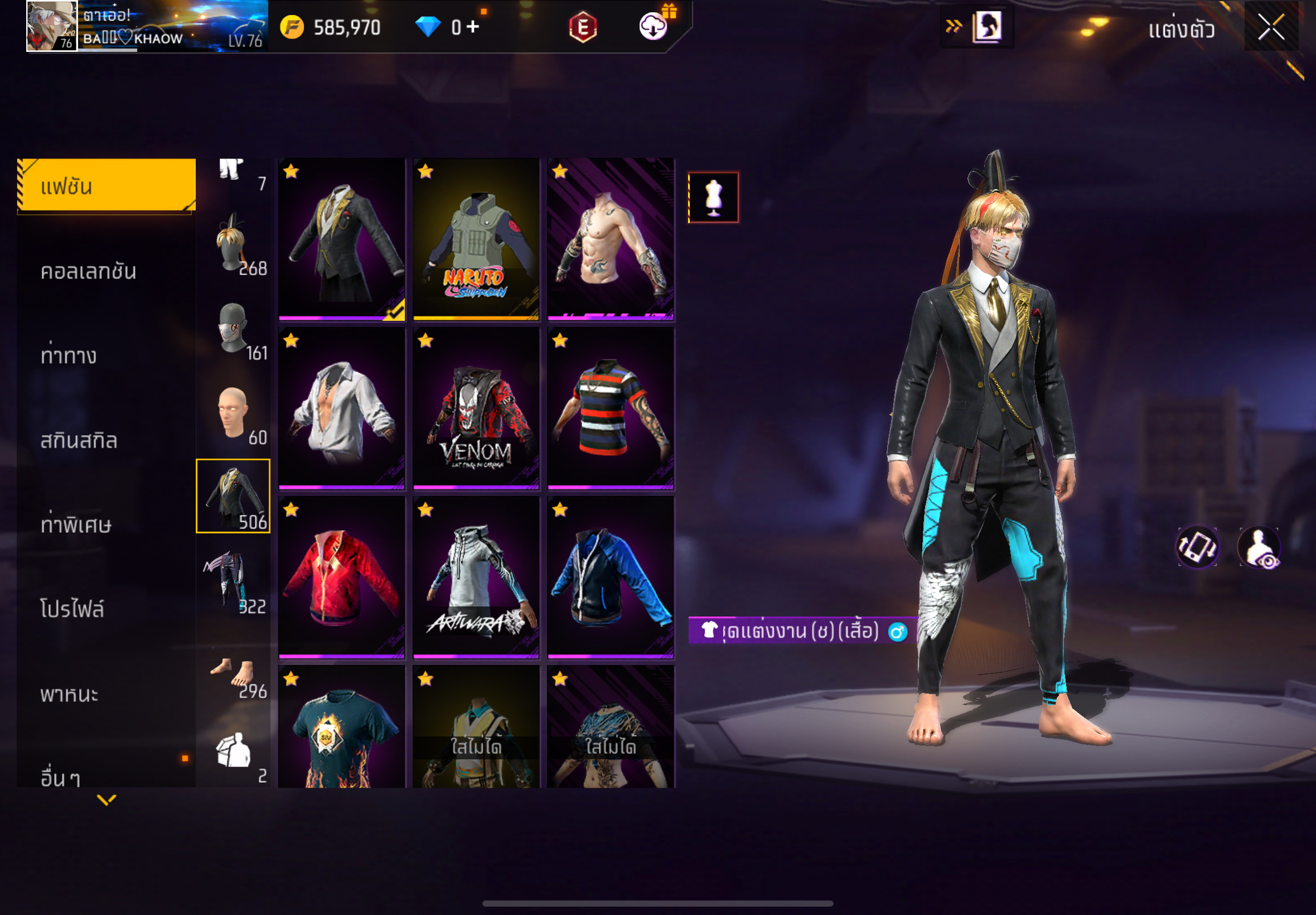This screenshot has height=915, width=1316.
Task: Pick the open white shirt
Action: (x=341, y=408)
